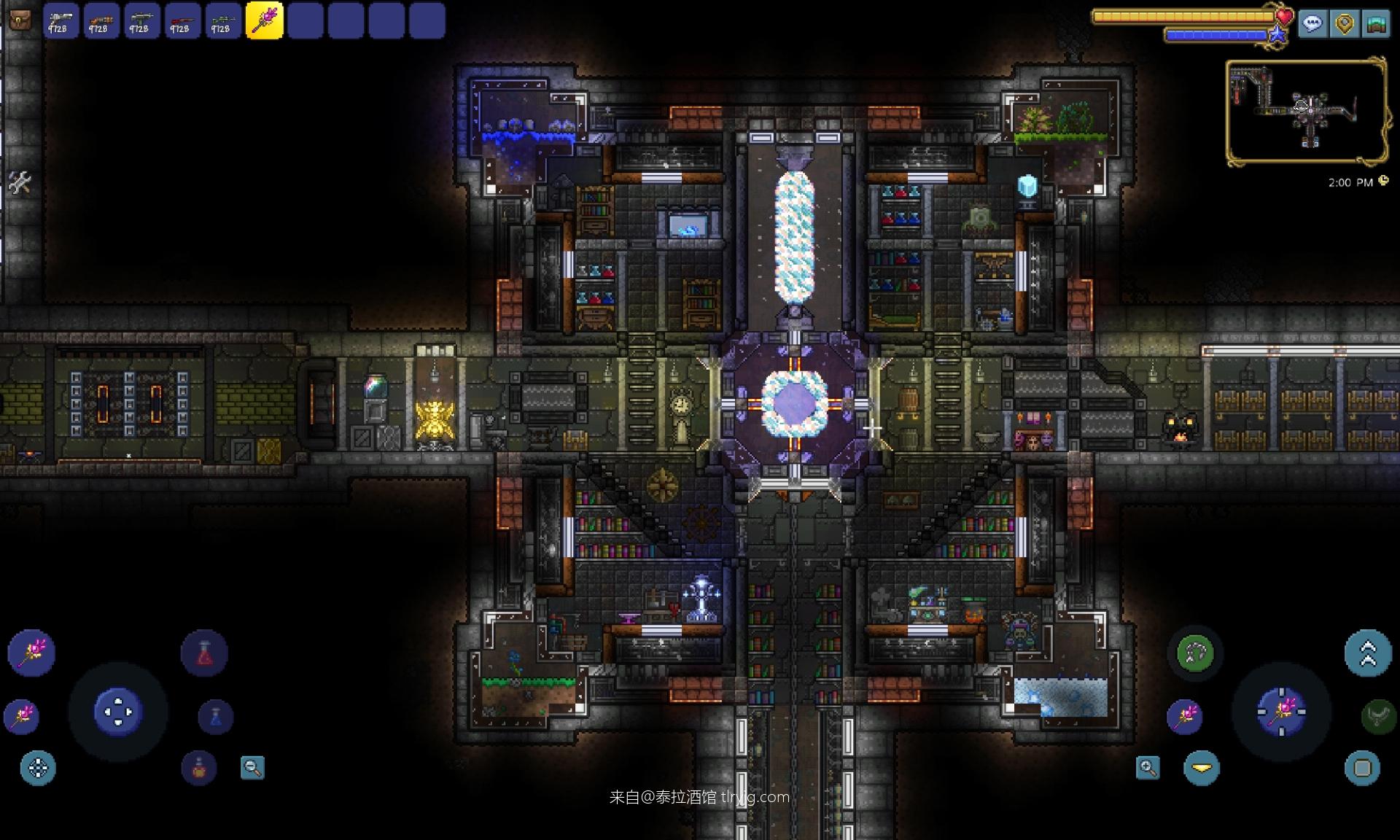Zoom in with the plus magnifier

pos(1148,767)
